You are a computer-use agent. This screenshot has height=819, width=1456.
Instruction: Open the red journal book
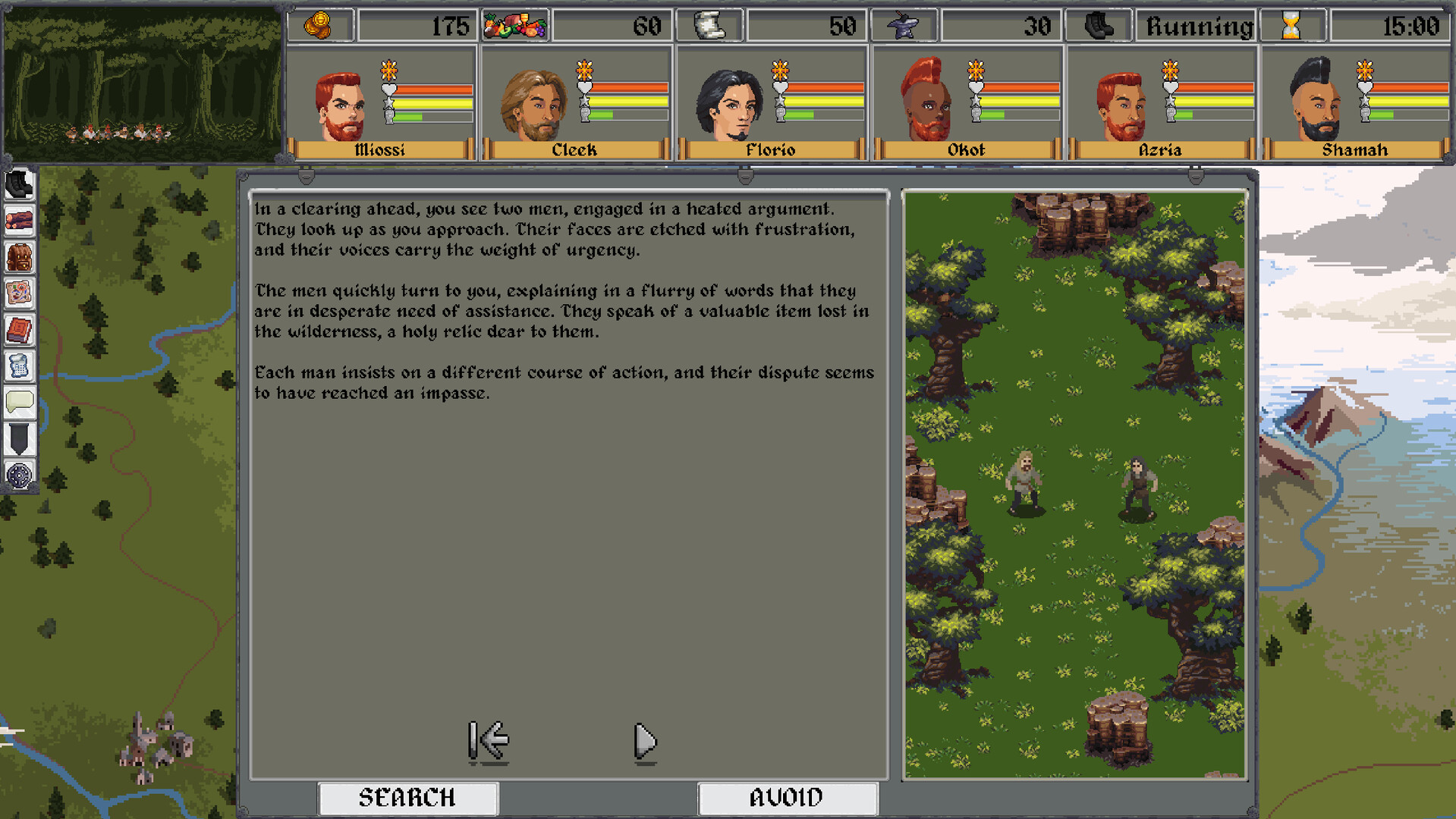(x=19, y=330)
